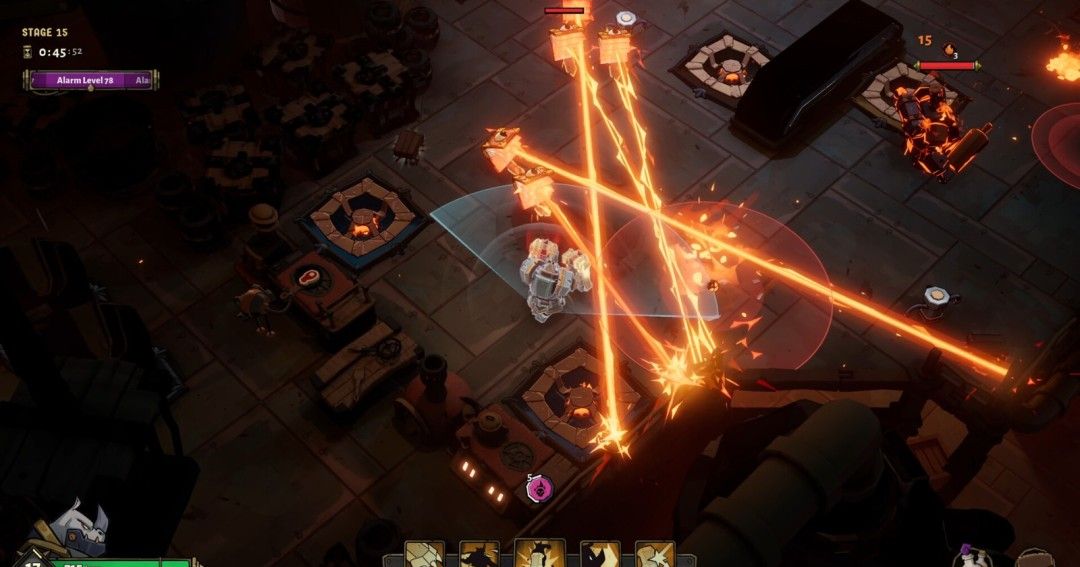The image size is (1080, 567).
Task: Use the dark charging beast ability
Action: point(479,555)
